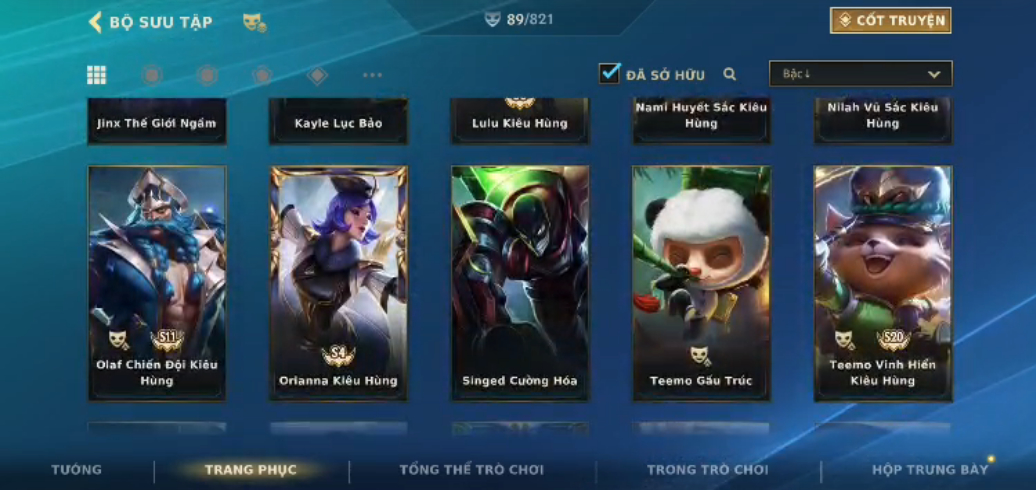Choose the Kayle Lục Bảo skin card
This screenshot has width=1036, height=490.
click(x=338, y=122)
